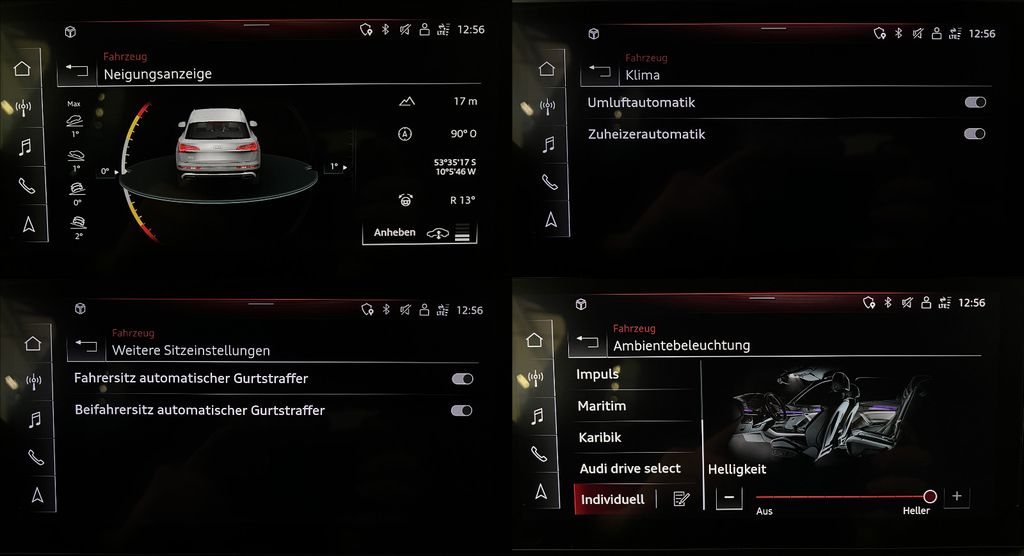The height and width of the screenshot is (556, 1024).
Task: Open the phone icon on the Klima screen
Action: point(549,181)
